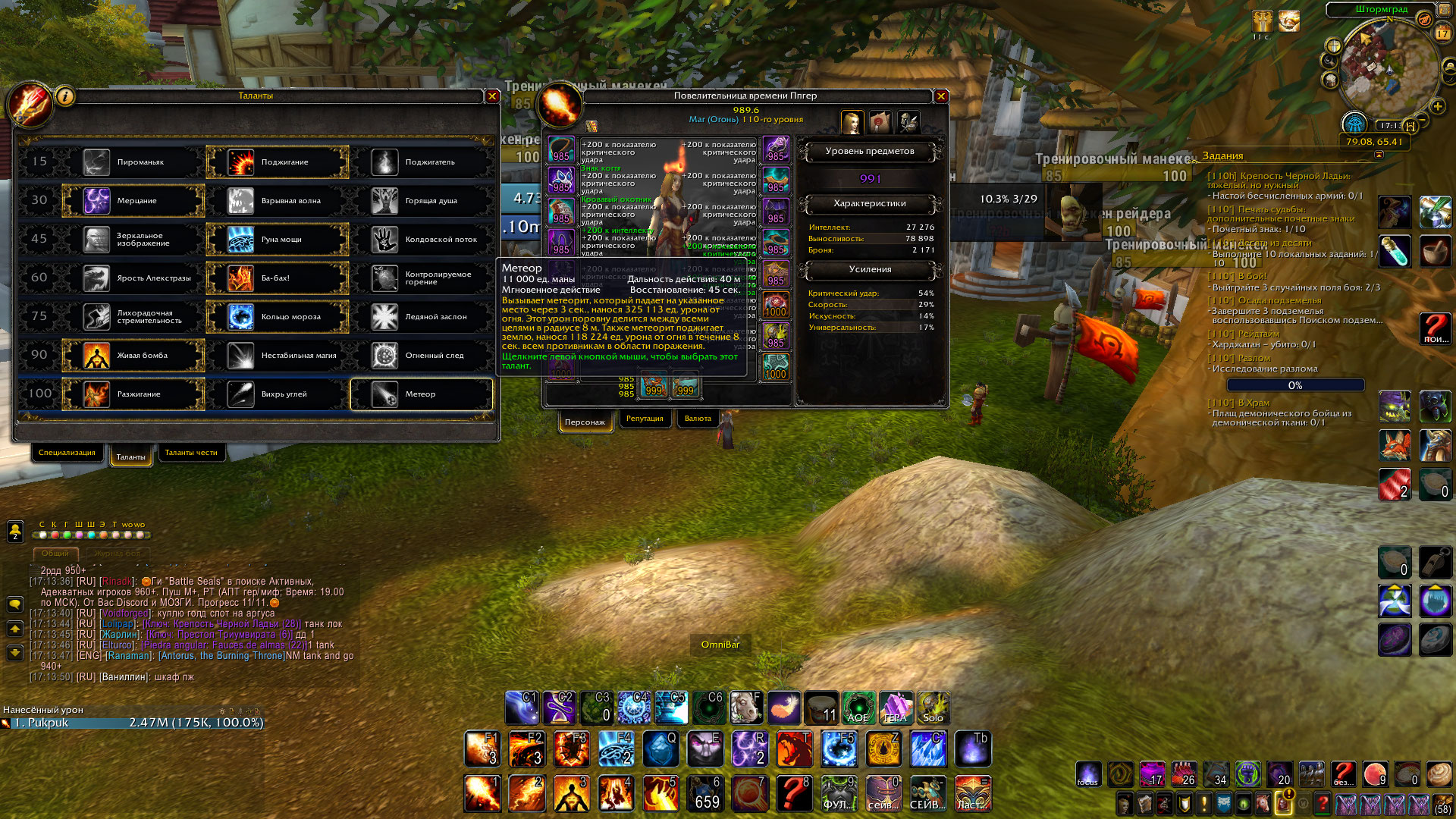Open the Currency tab
1456x819 pixels.
click(698, 419)
